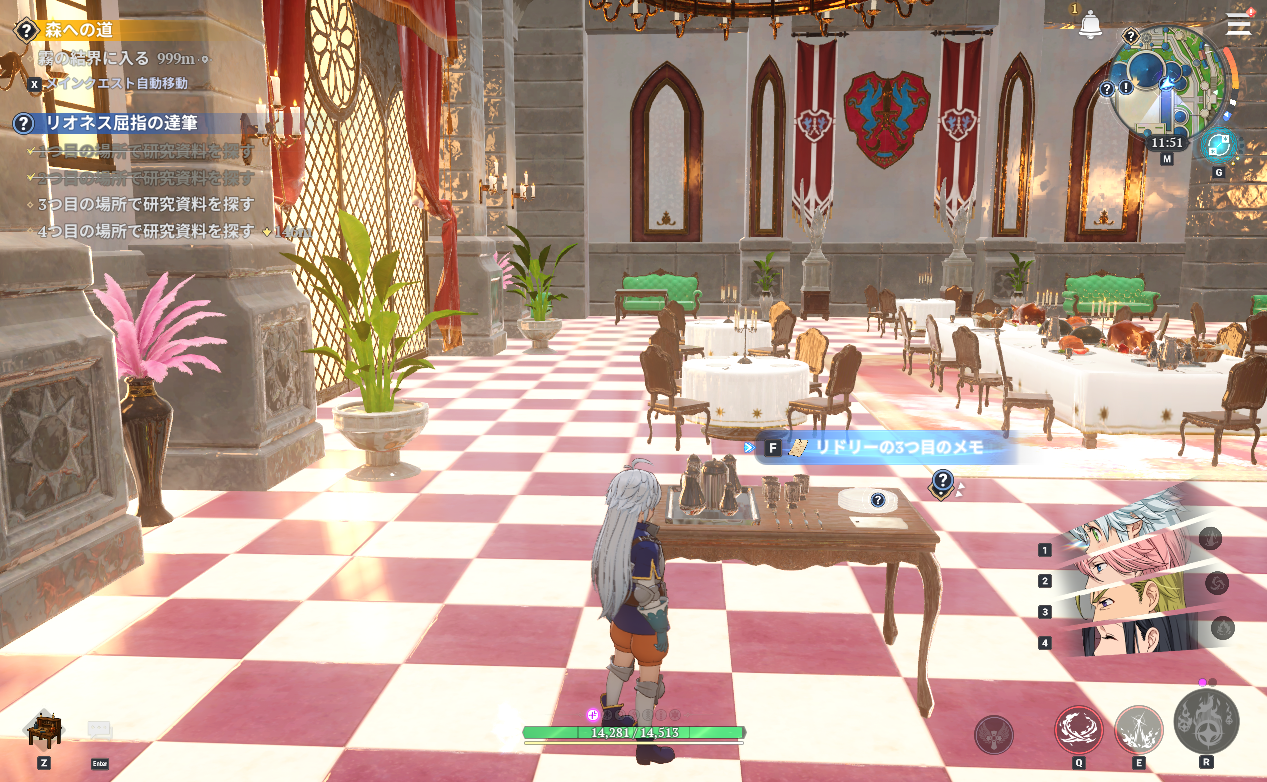Click the 3つ目の場所で研究資料を探す objective

coord(145,204)
